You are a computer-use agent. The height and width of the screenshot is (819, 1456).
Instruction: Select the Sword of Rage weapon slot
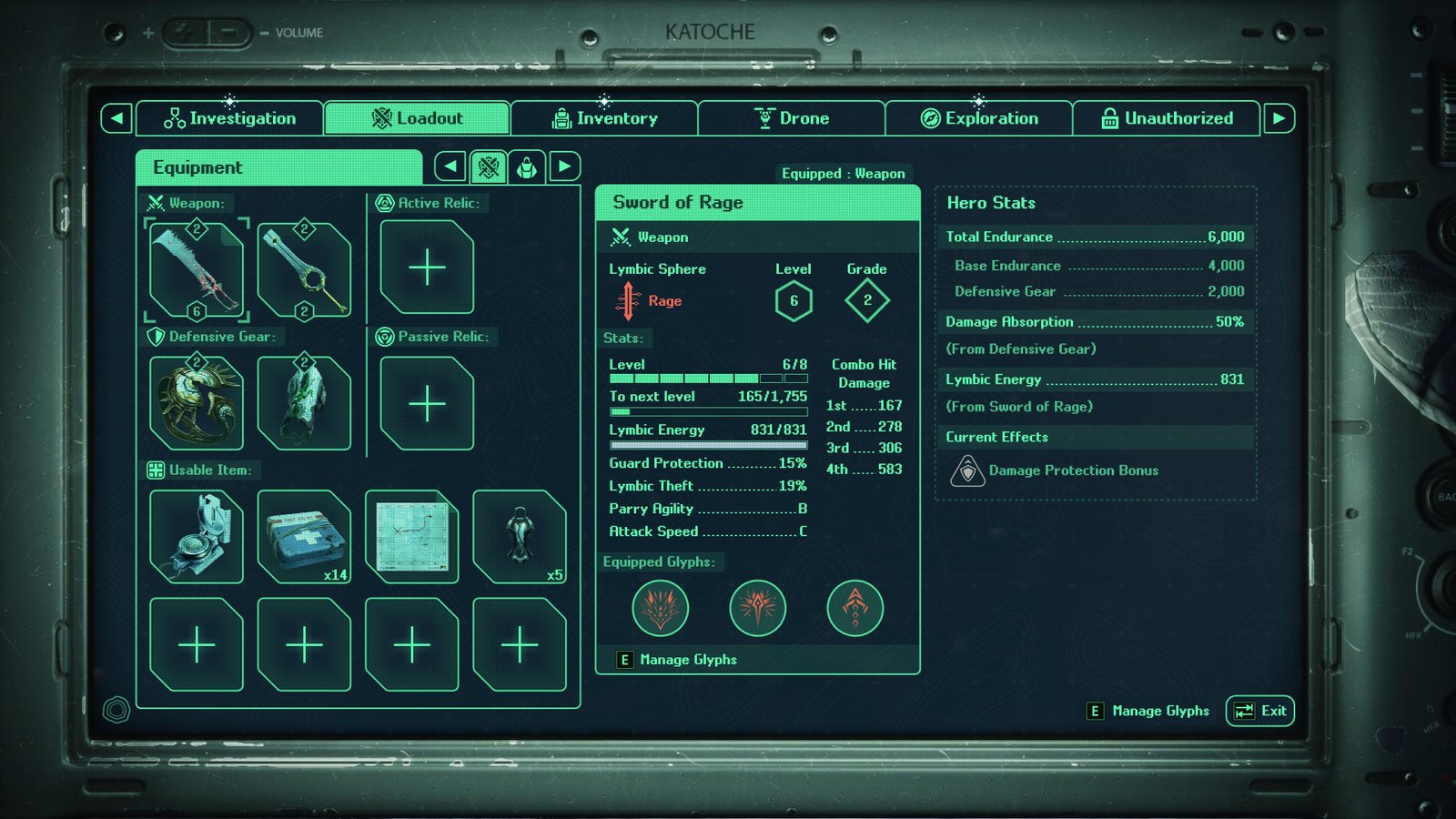click(197, 269)
